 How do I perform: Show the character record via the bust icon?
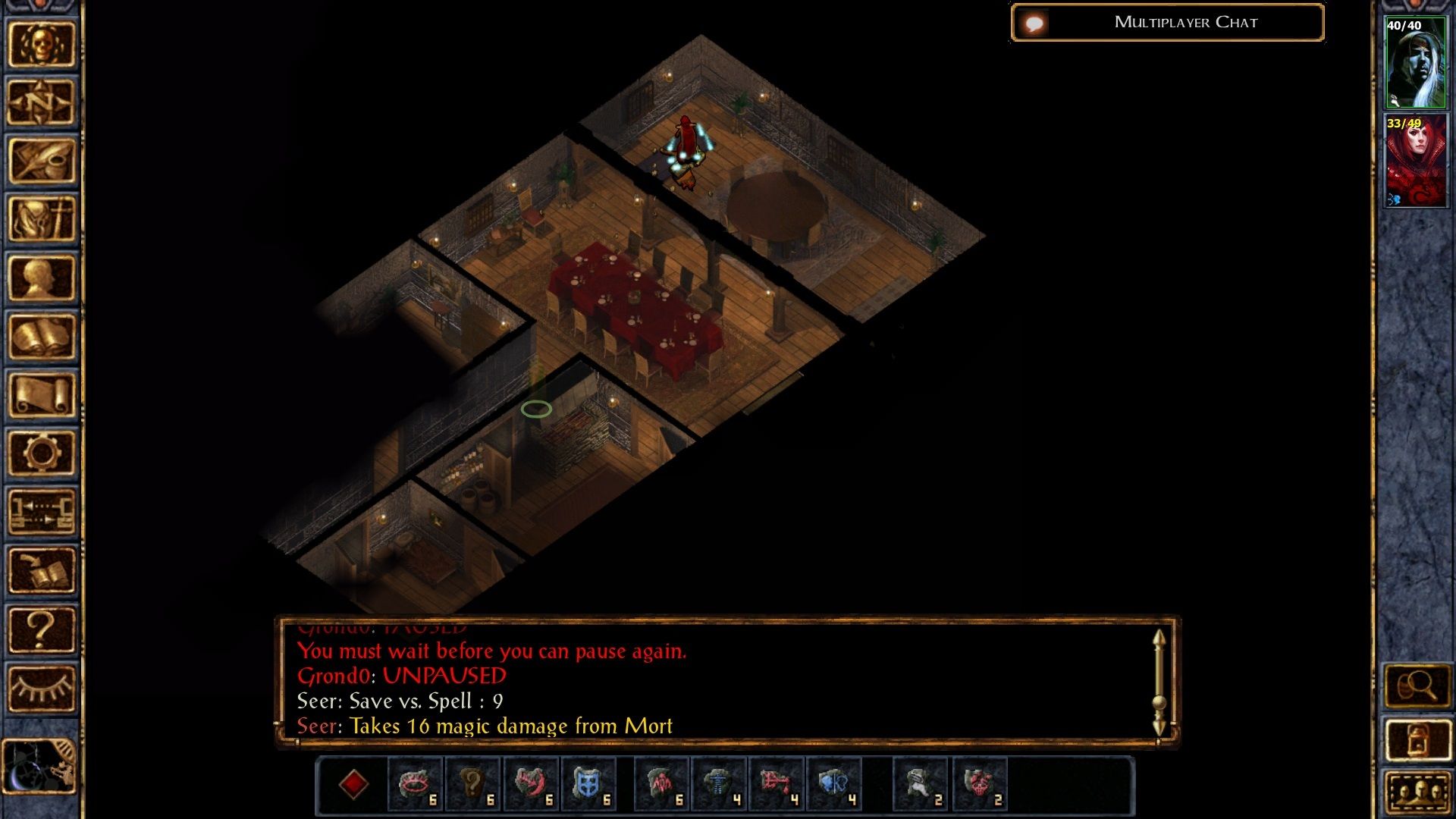point(41,278)
